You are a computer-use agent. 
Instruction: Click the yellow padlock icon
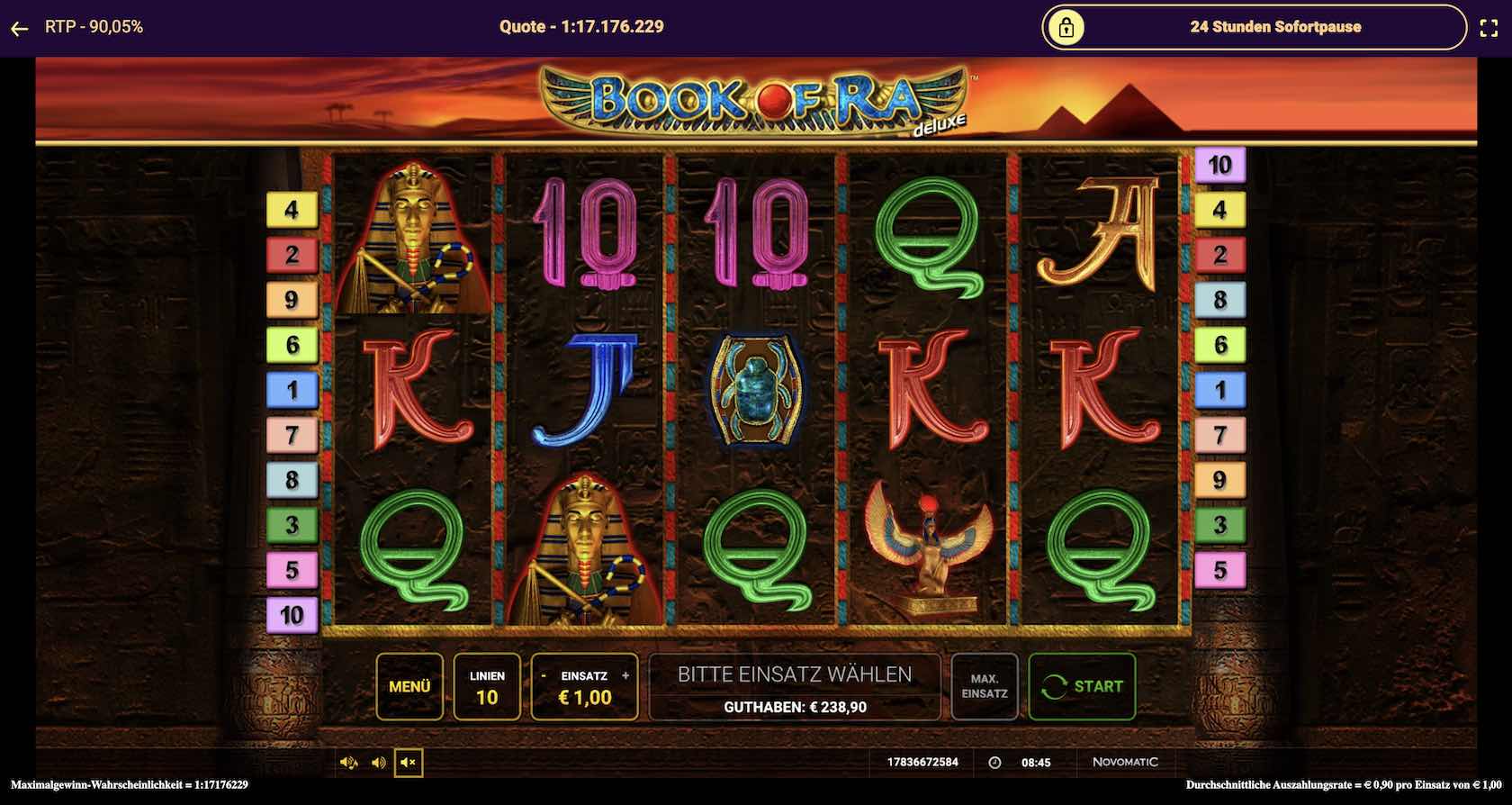pyautogui.click(x=1067, y=27)
